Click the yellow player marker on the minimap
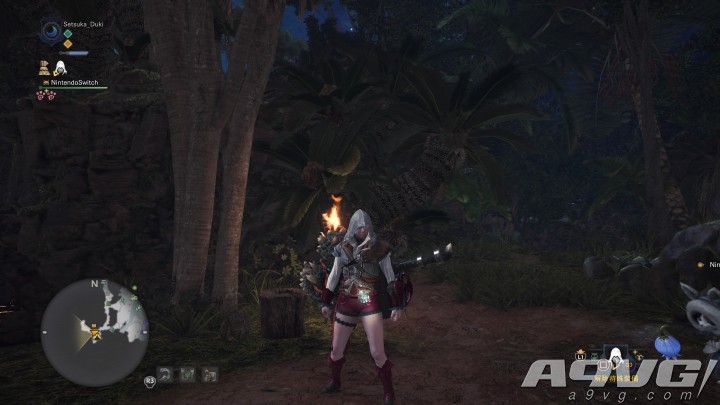The height and width of the screenshot is (405, 720). click(96, 336)
